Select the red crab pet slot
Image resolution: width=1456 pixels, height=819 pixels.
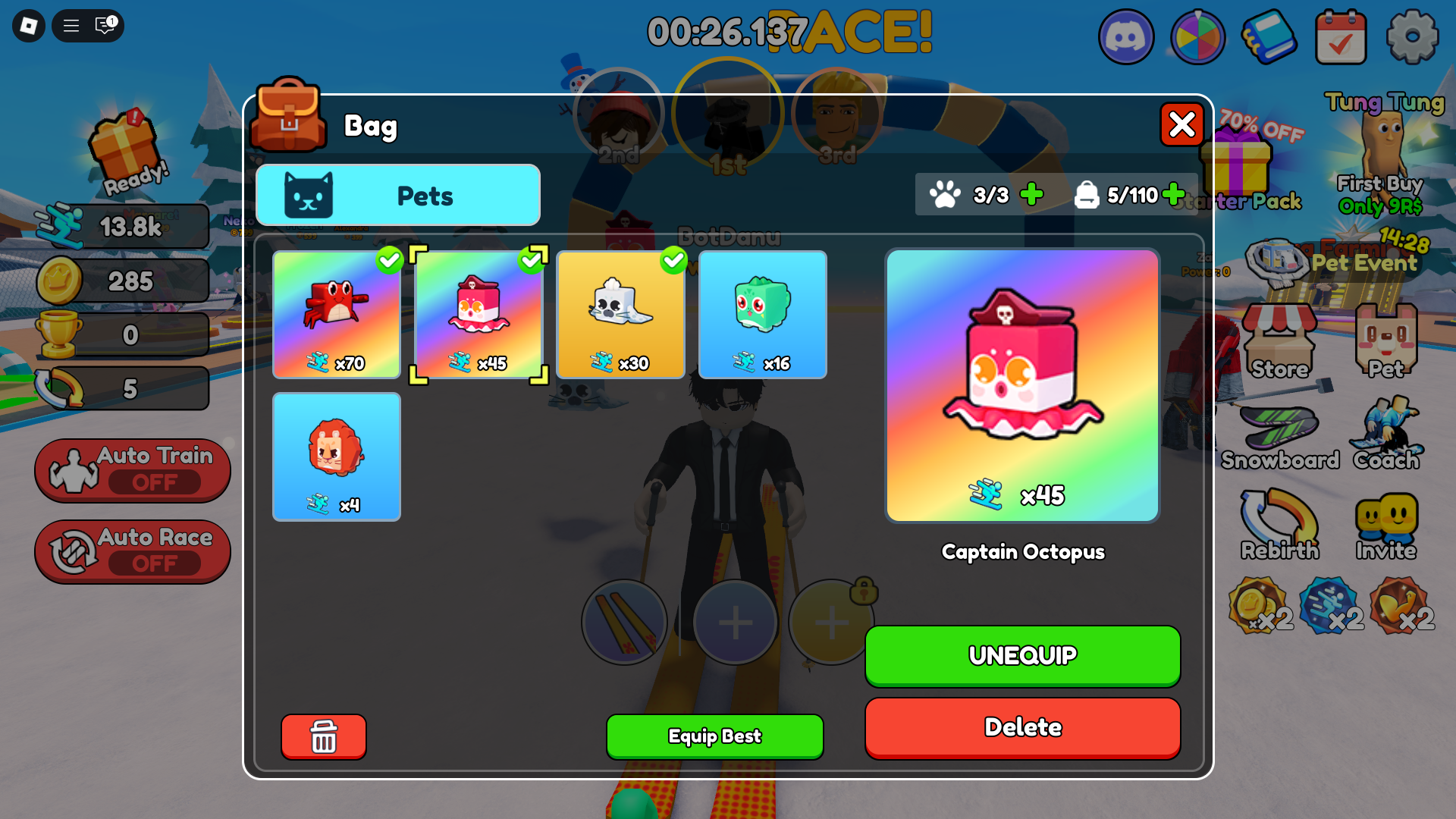(337, 315)
